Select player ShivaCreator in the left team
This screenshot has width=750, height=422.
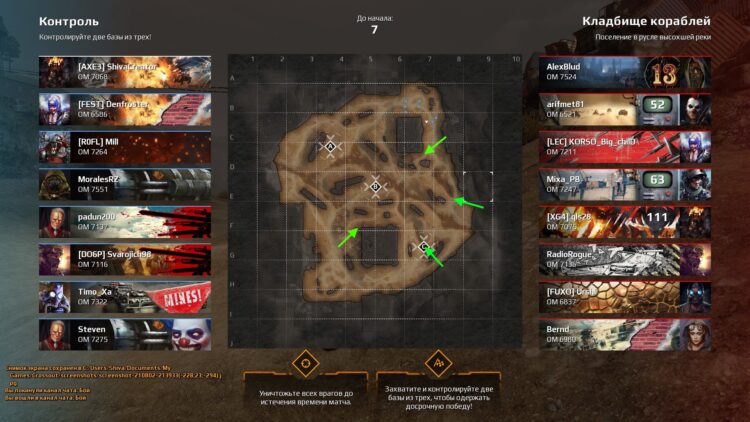click(124, 71)
